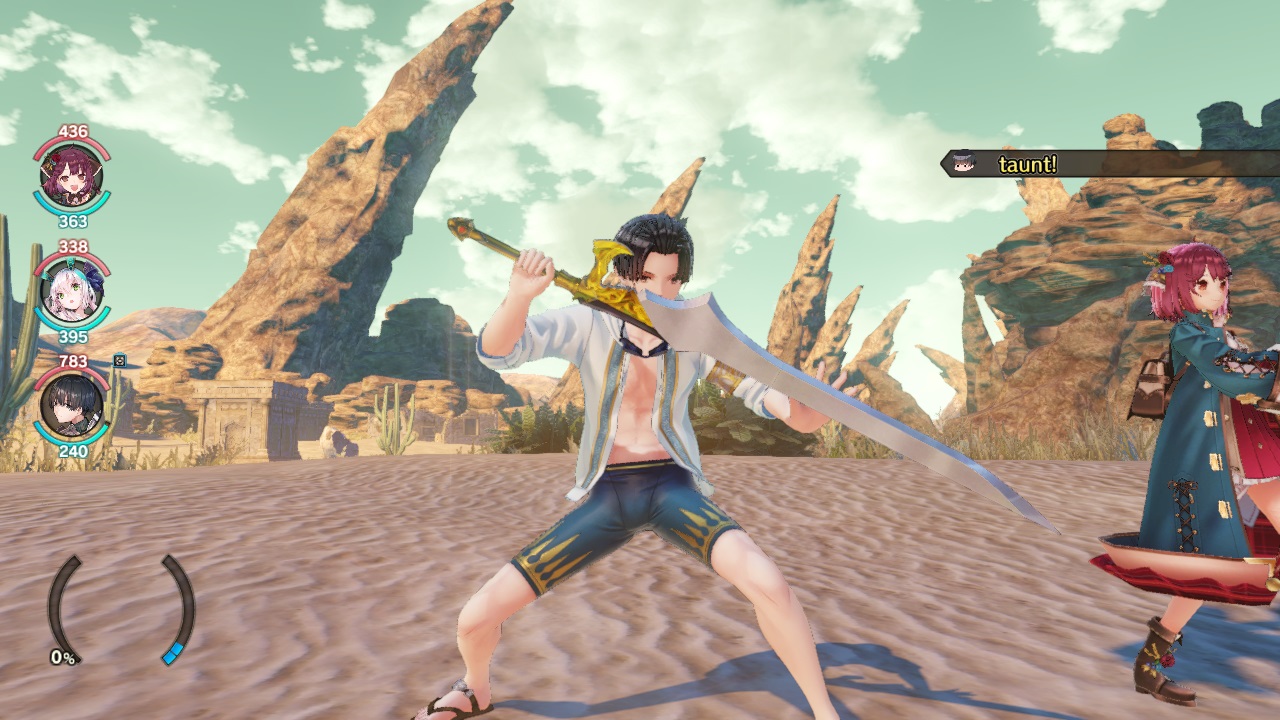This screenshot has height=720, width=1280.
Task: Toggle the top portrait's pink HP ring
Action: click(70, 140)
